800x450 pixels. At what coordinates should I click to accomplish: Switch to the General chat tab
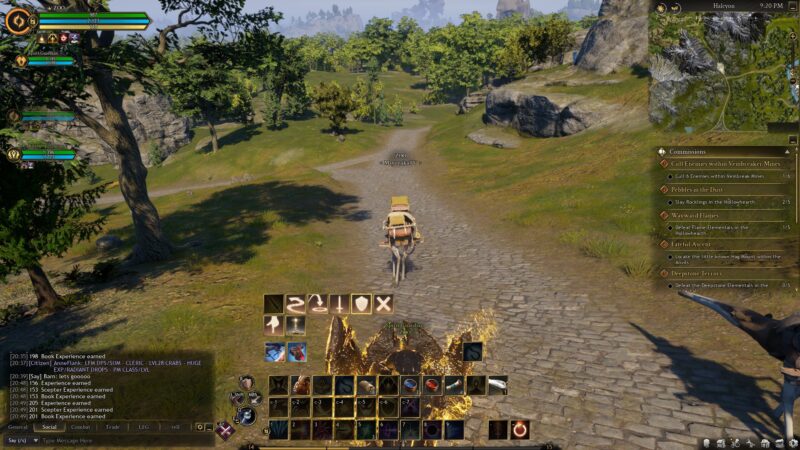tap(18, 426)
